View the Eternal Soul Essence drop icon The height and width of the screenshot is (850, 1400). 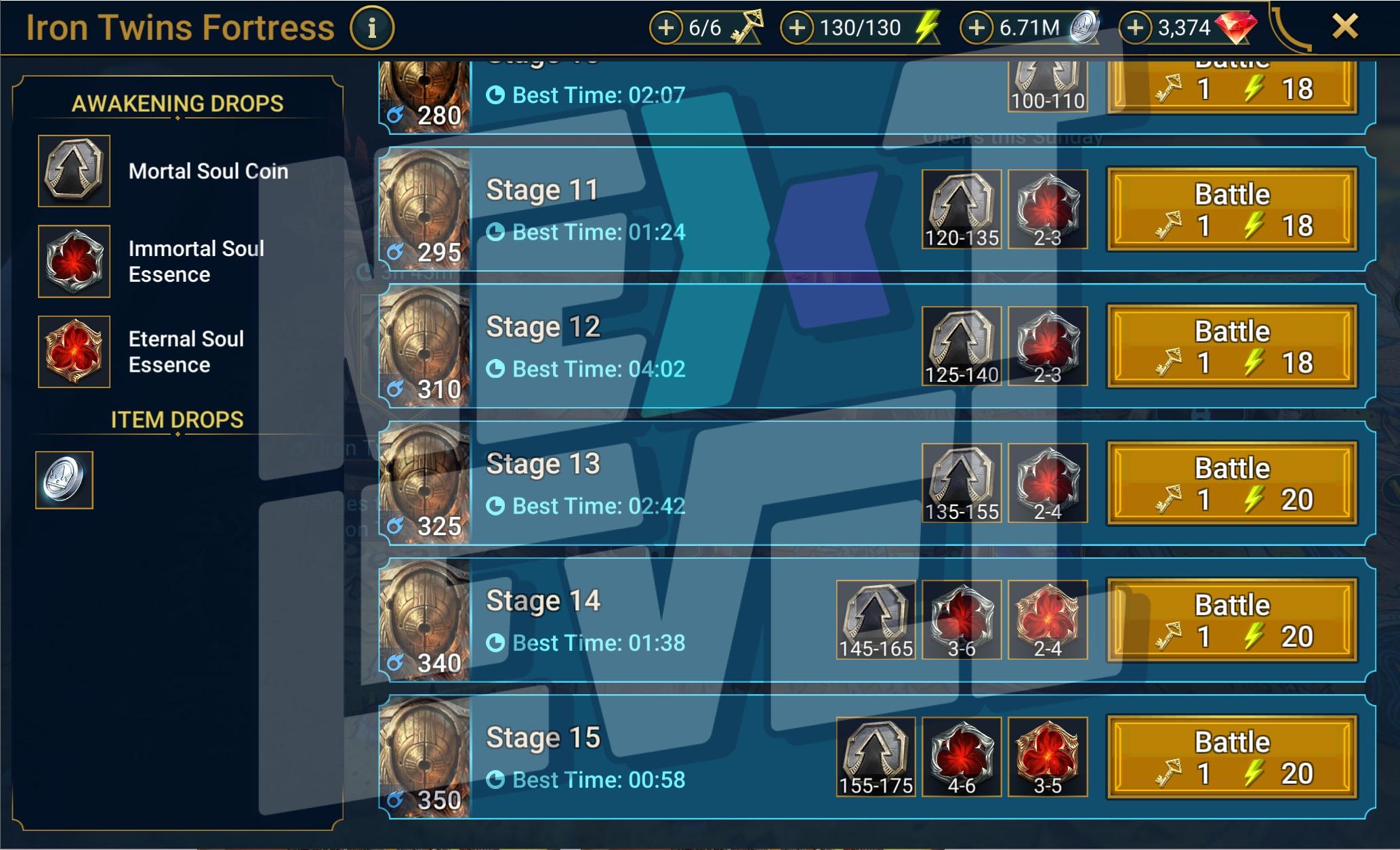coord(74,352)
